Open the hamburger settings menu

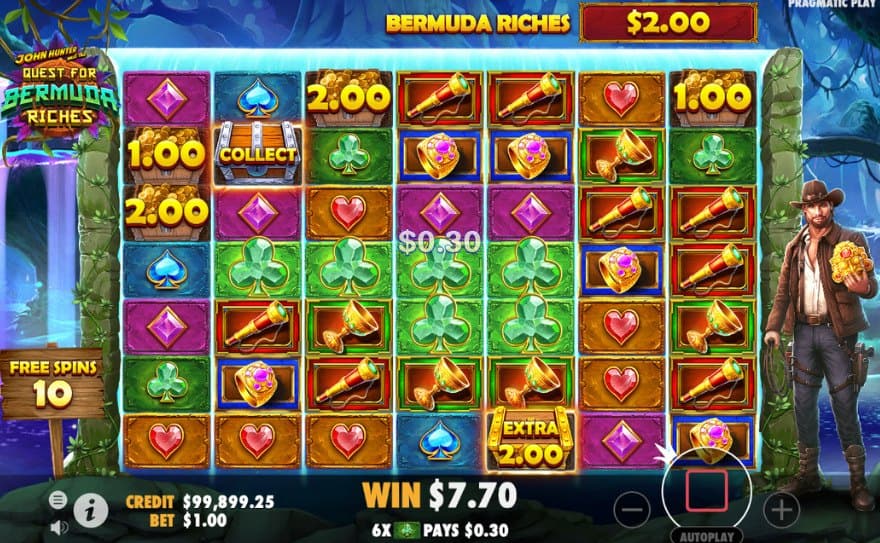59,500
